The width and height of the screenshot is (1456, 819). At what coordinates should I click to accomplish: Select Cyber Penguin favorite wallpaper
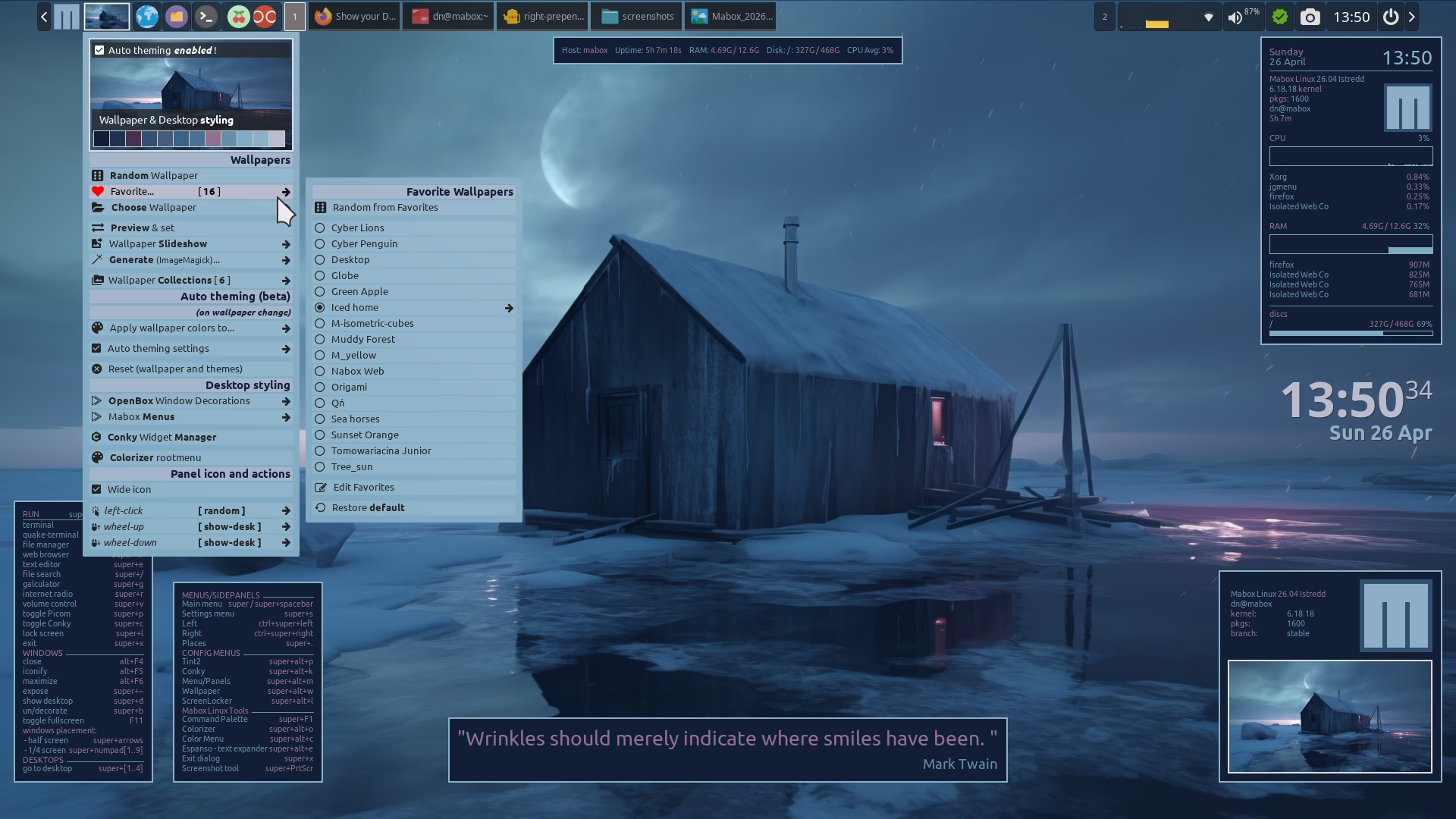point(364,243)
